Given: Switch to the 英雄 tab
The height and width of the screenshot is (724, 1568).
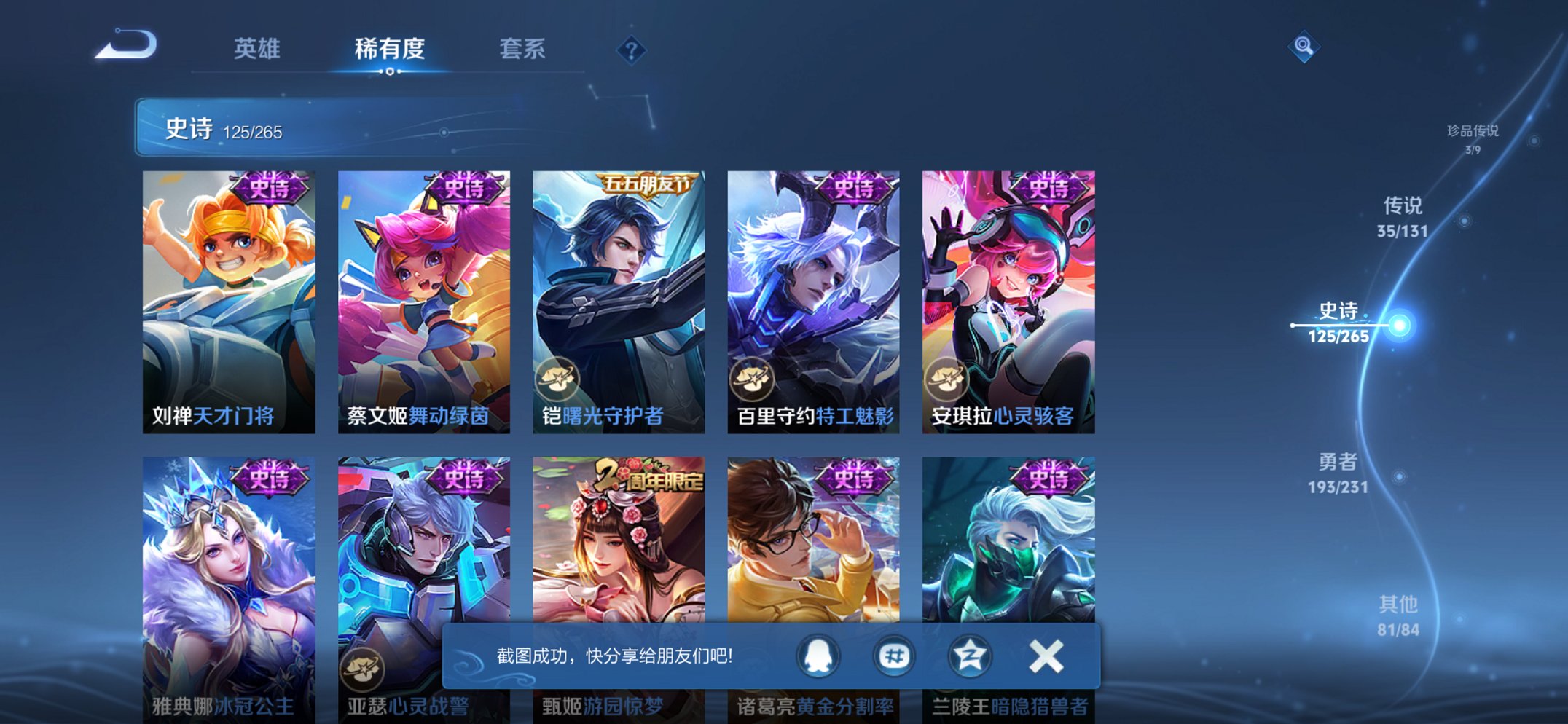Looking at the screenshot, I should point(256,50).
